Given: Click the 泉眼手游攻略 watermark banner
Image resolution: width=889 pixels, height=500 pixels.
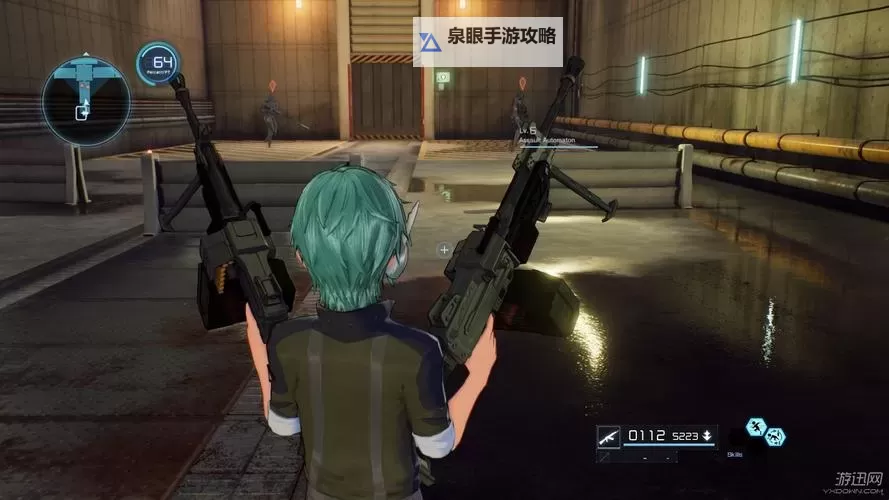Looking at the screenshot, I should pyautogui.click(x=488, y=41).
